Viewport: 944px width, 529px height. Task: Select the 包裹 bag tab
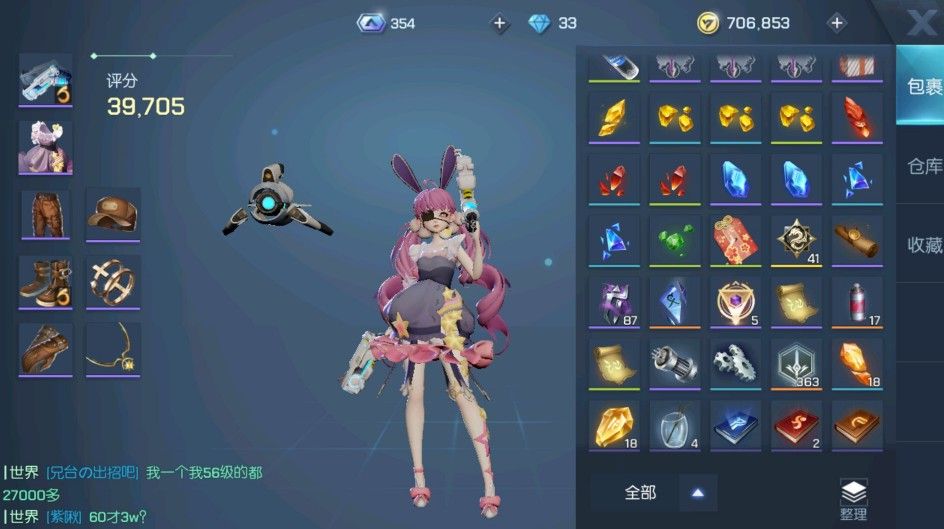click(x=922, y=86)
